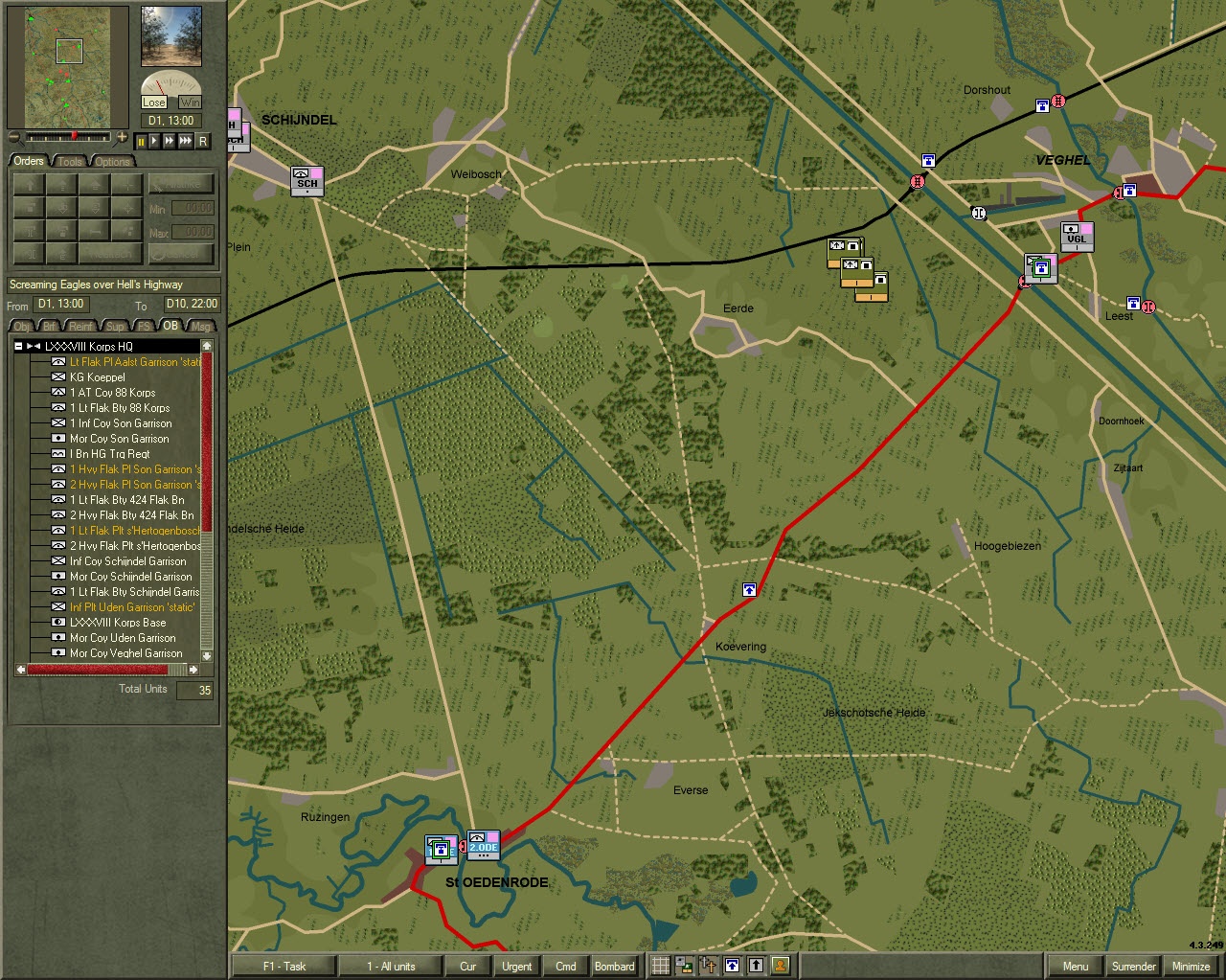Switch to the Options tab
Screen dimensions: 1226x980
112,161
